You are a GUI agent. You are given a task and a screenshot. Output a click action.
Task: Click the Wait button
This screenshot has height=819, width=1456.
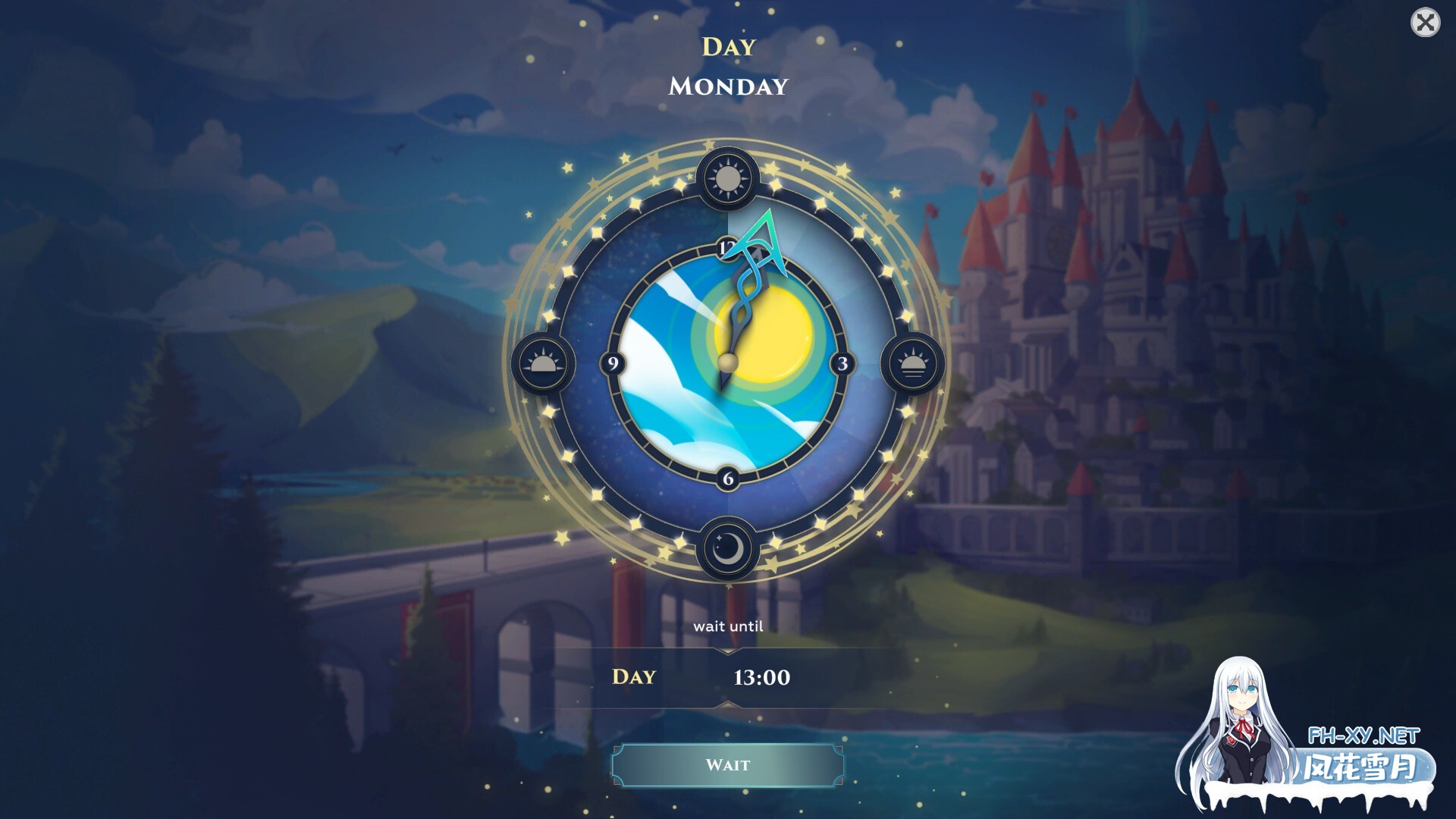pyautogui.click(x=727, y=765)
